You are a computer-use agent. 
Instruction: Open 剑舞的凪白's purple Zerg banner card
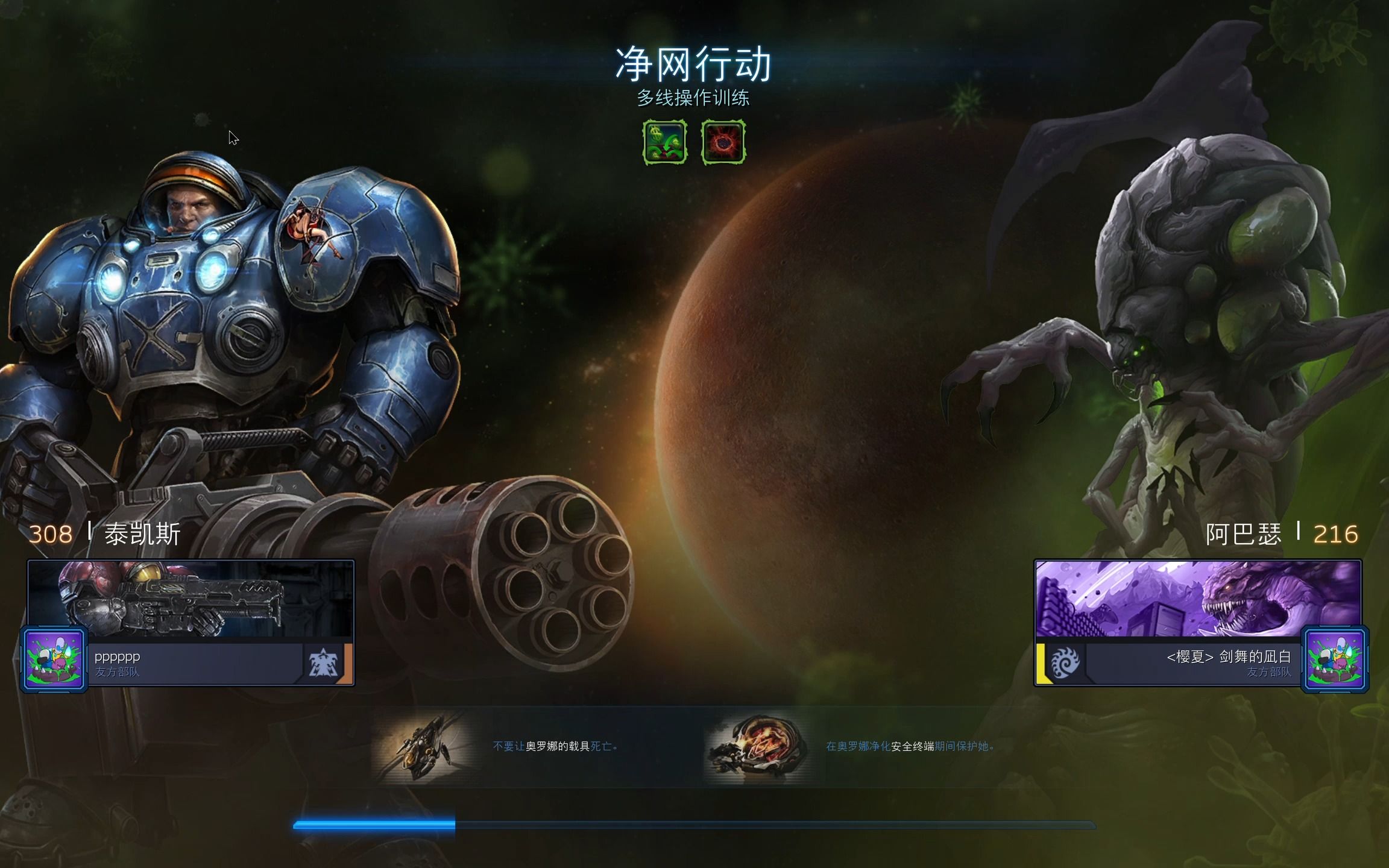1198,599
